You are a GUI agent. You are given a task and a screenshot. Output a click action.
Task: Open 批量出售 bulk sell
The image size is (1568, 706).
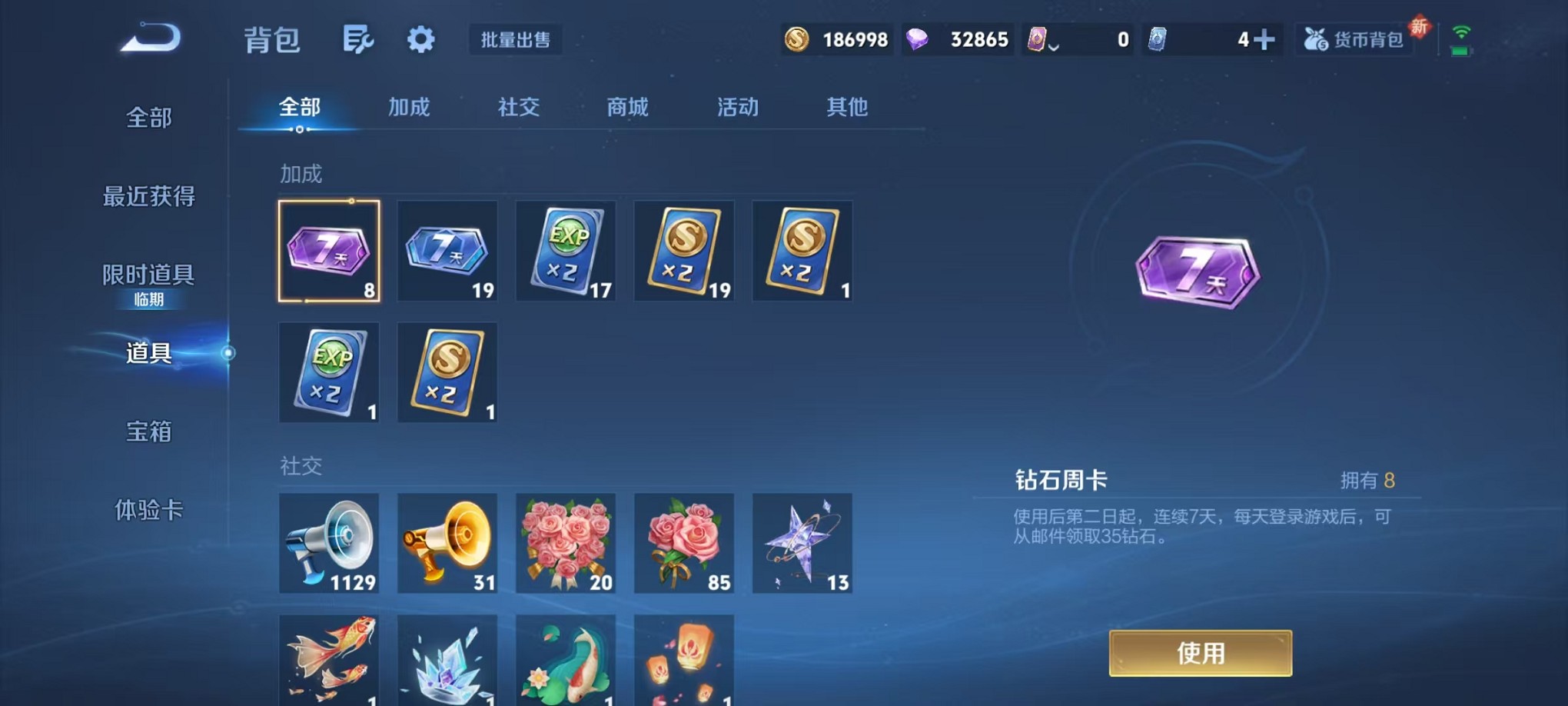(x=517, y=41)
